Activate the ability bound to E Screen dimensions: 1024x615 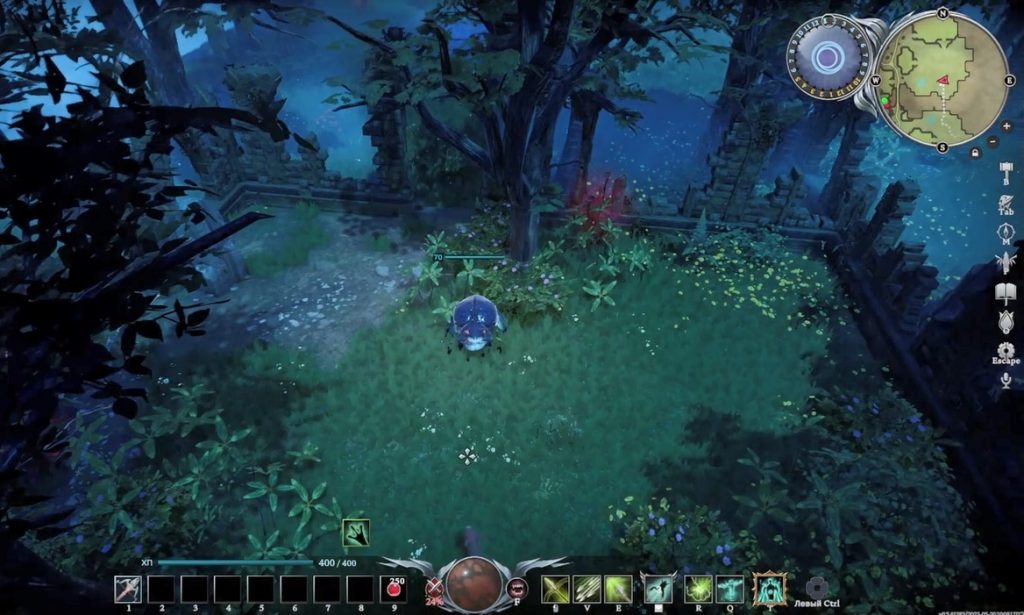pyautogui.click(x=619, y=588)
